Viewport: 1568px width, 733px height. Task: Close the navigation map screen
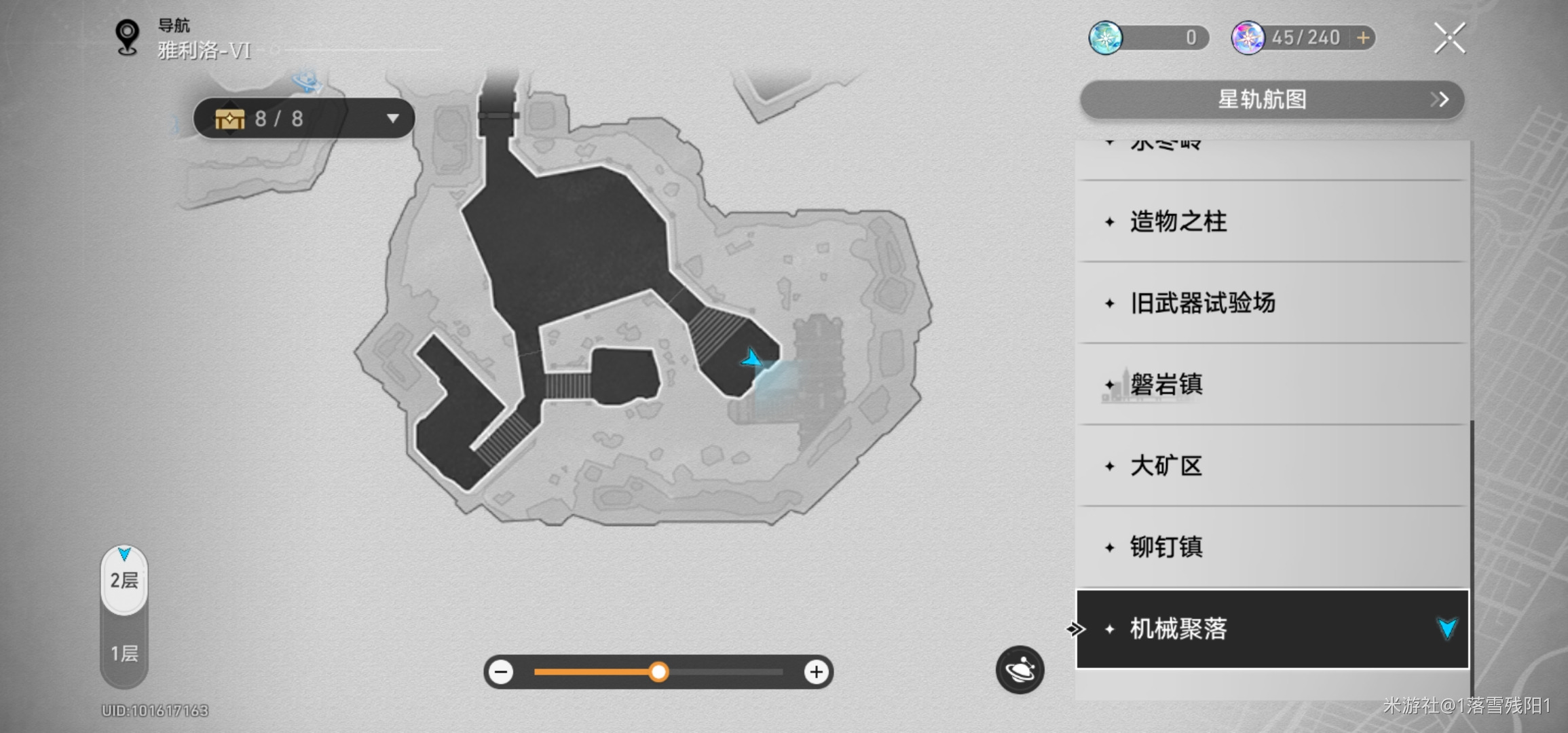click(1449, 38)
